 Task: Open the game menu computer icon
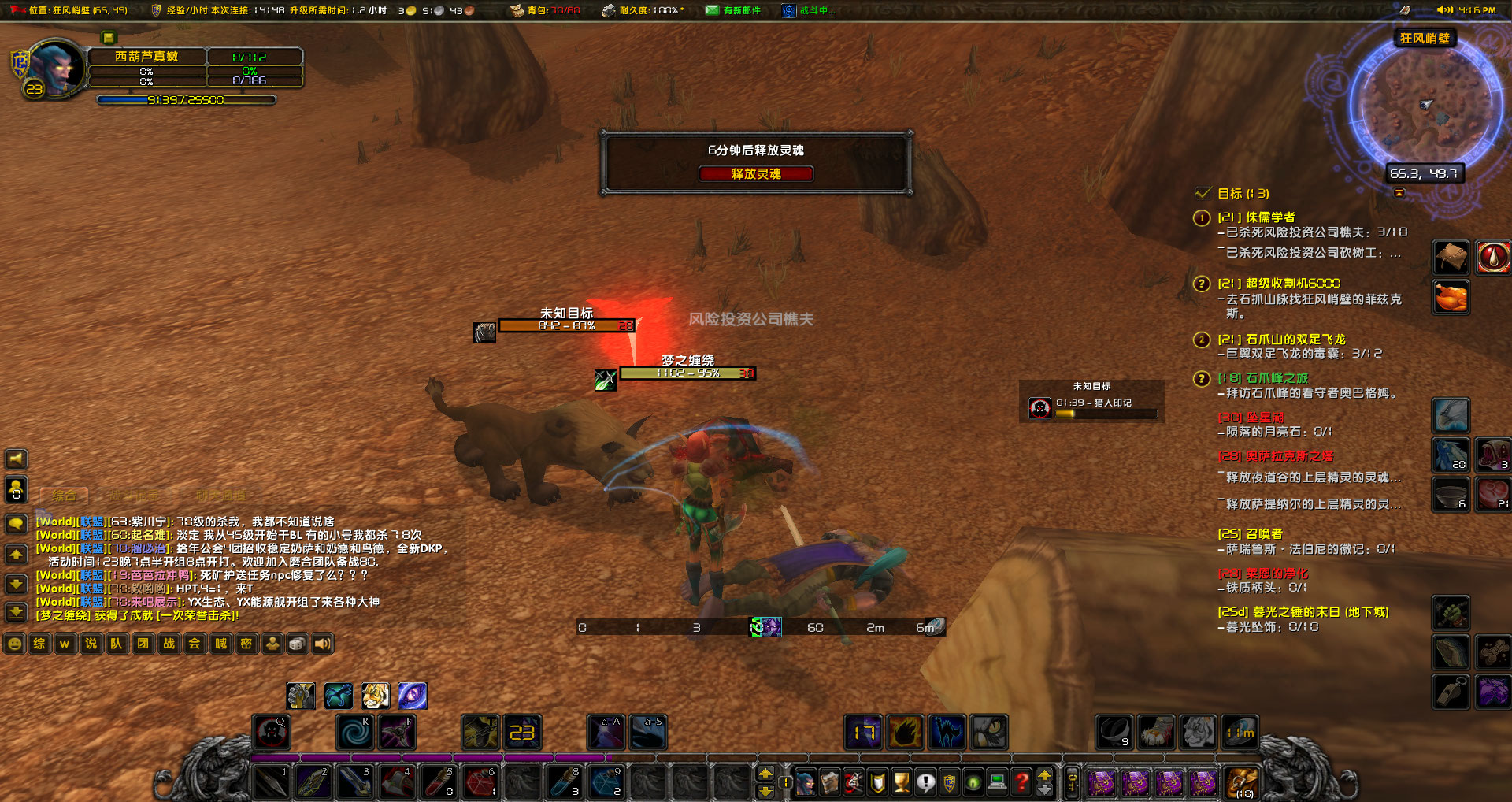[x=997, y=784]
